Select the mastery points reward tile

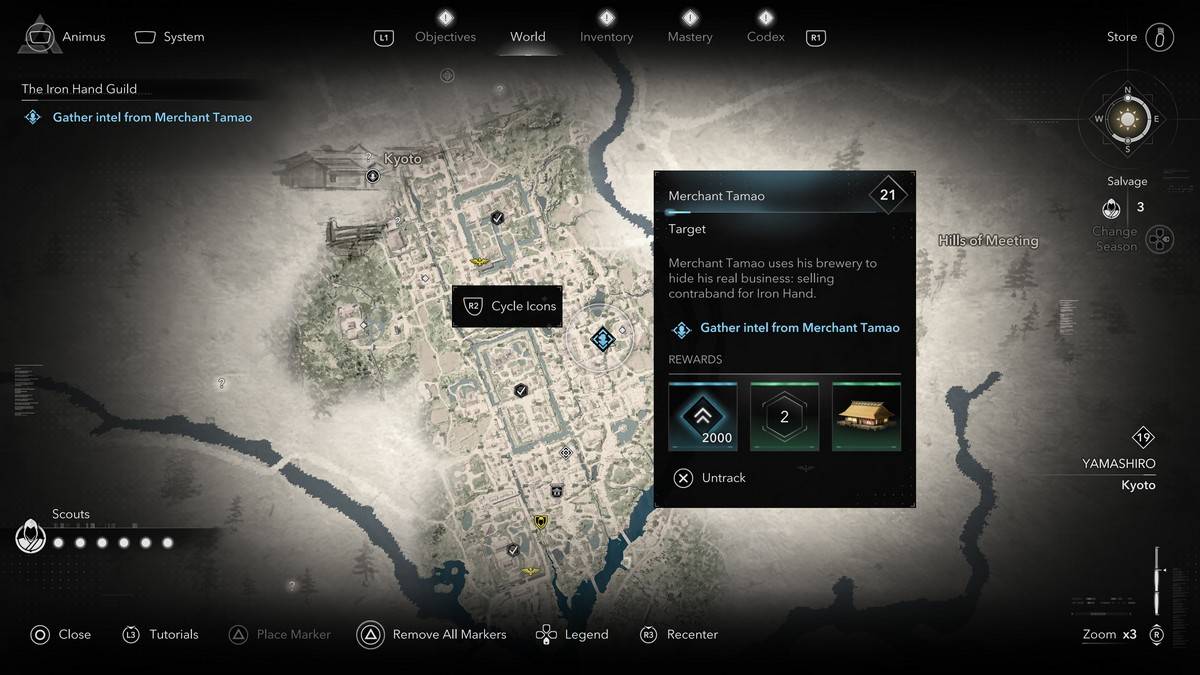click(x=784, y=416)
